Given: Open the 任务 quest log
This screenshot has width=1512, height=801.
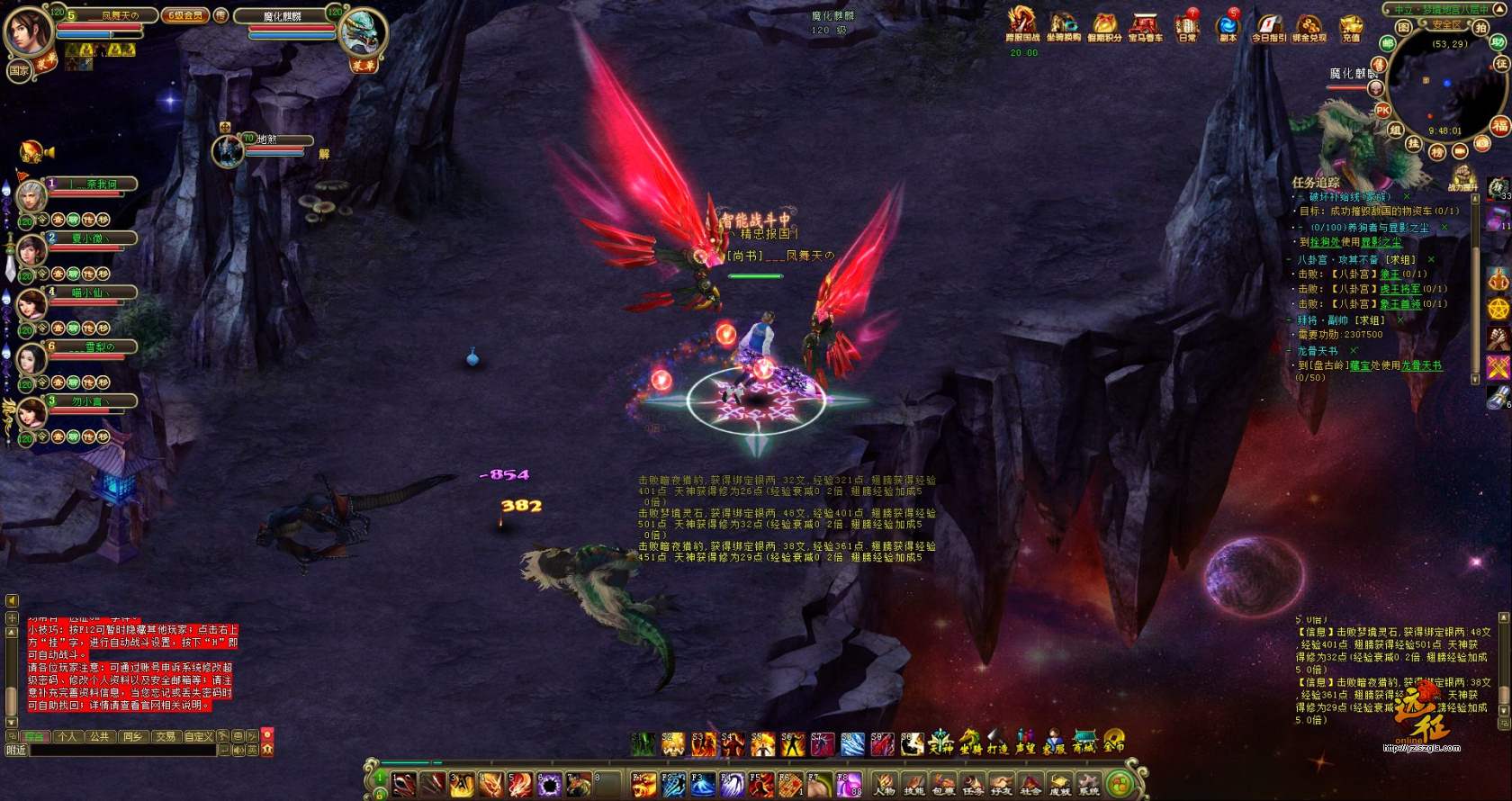Looking at the screenshot, I should [x=973, y=785].
